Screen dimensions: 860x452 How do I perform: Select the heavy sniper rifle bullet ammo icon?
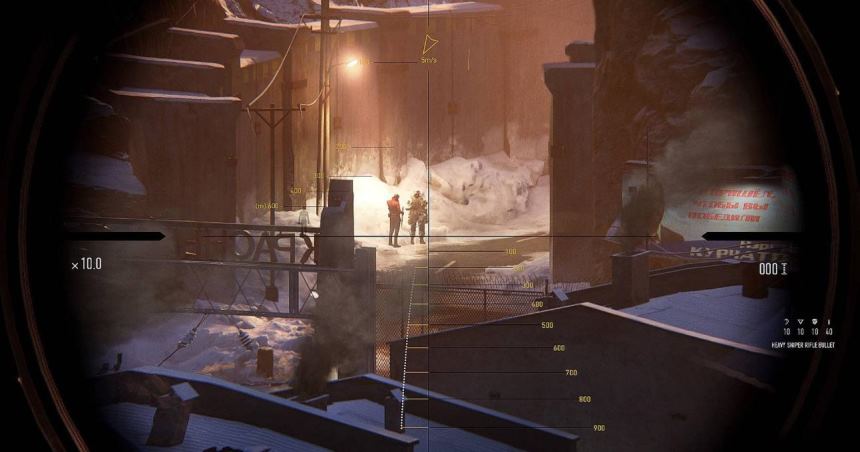(829, 322)
